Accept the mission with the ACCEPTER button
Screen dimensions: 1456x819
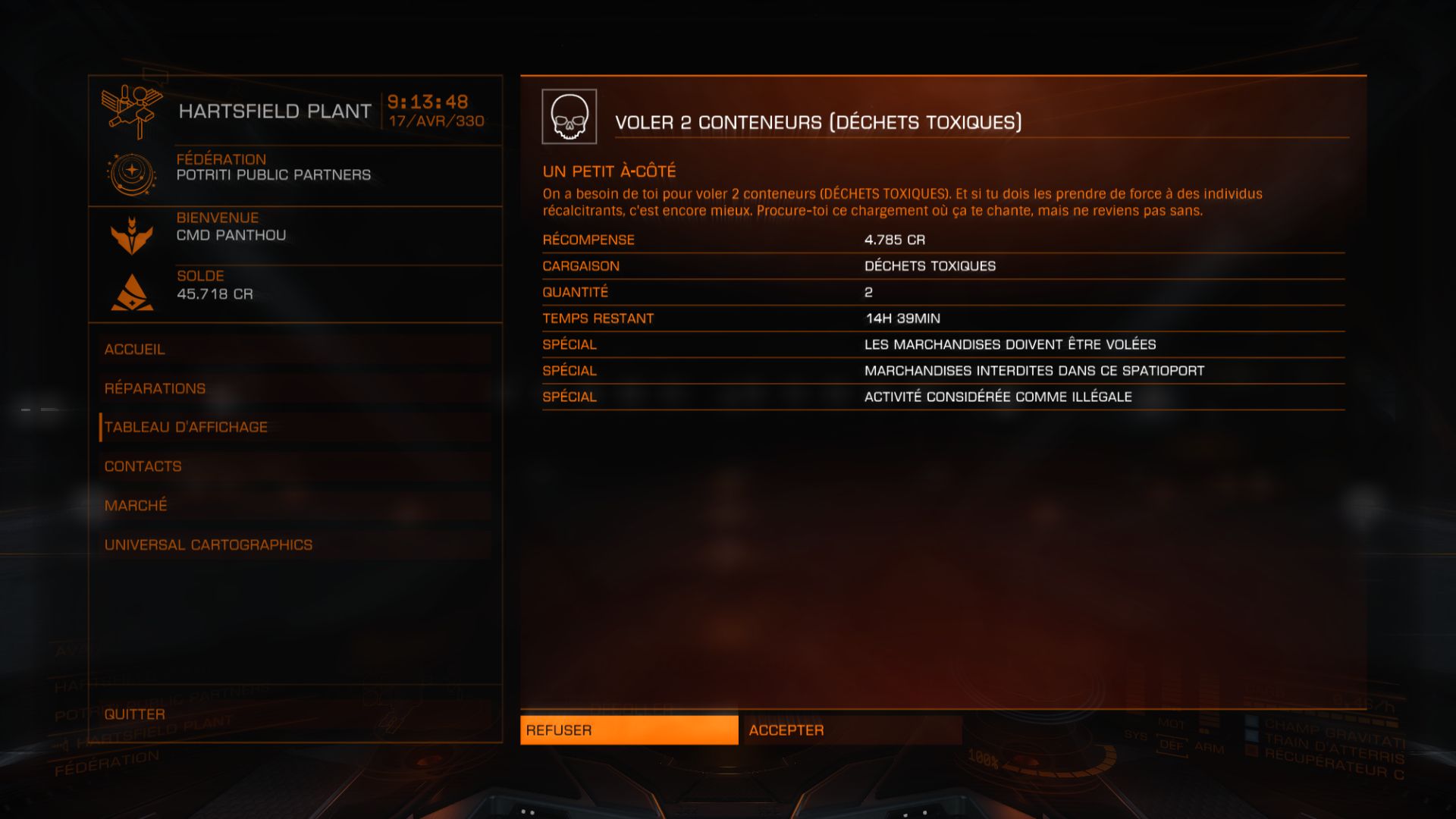tap(852, 730)
